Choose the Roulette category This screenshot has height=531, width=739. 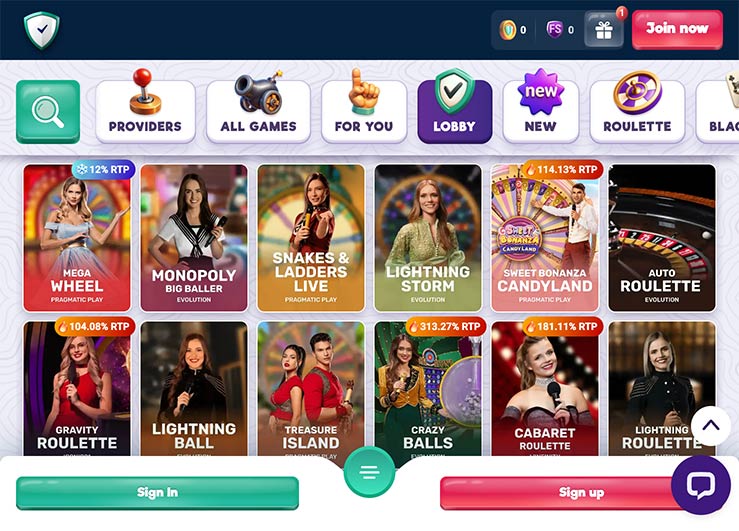point(637,111)
